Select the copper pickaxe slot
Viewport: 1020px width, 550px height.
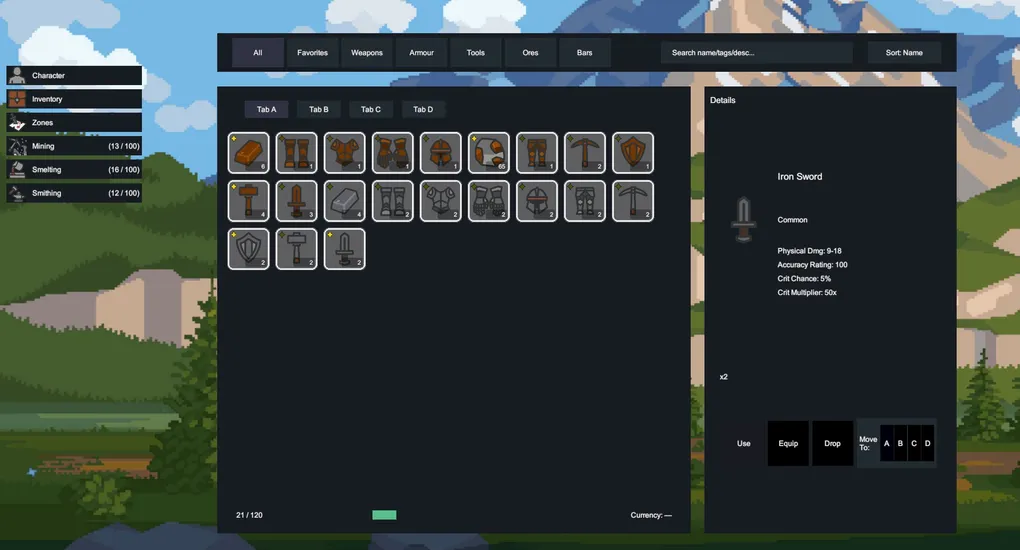point(585,153)
